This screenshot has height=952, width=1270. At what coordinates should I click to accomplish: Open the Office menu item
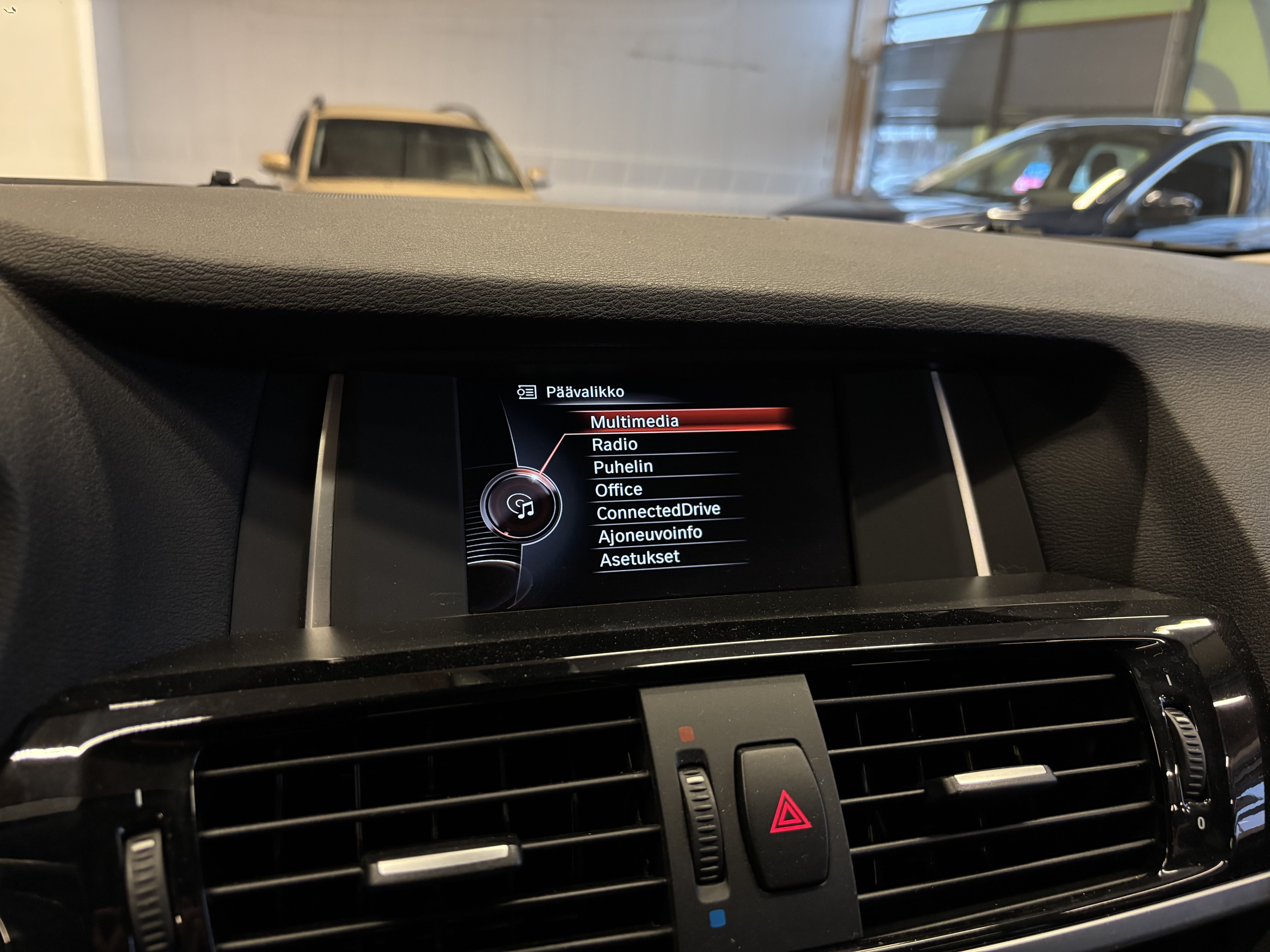click(x=619, y=488)
